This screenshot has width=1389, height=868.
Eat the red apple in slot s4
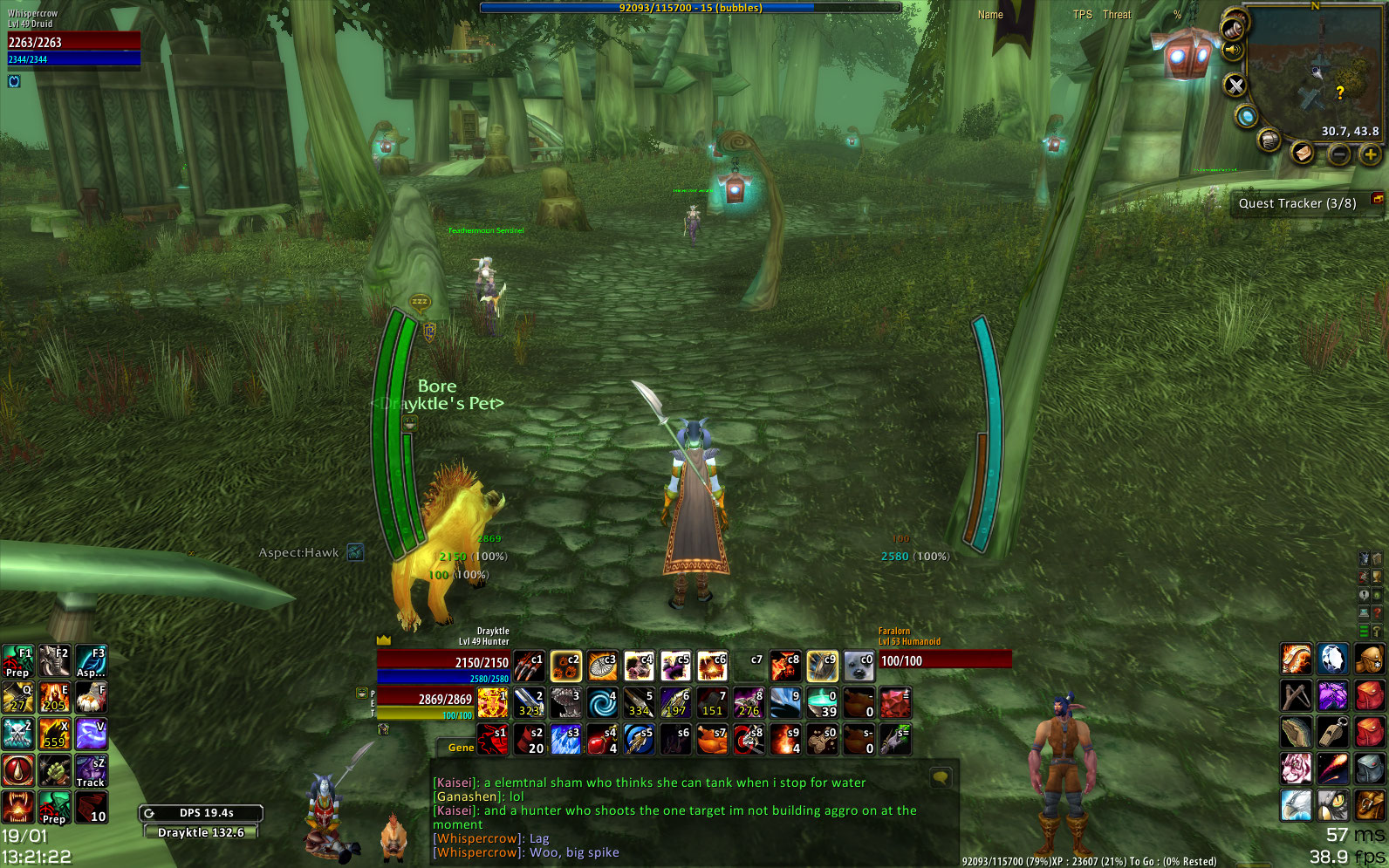pos(602,740)
